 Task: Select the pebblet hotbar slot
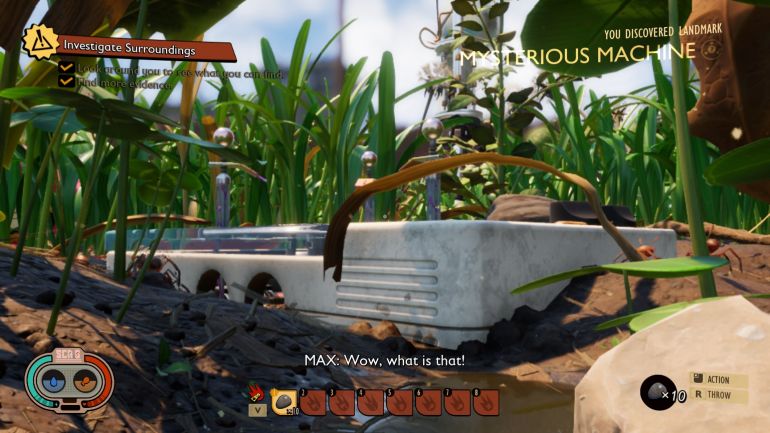[284, 402]
